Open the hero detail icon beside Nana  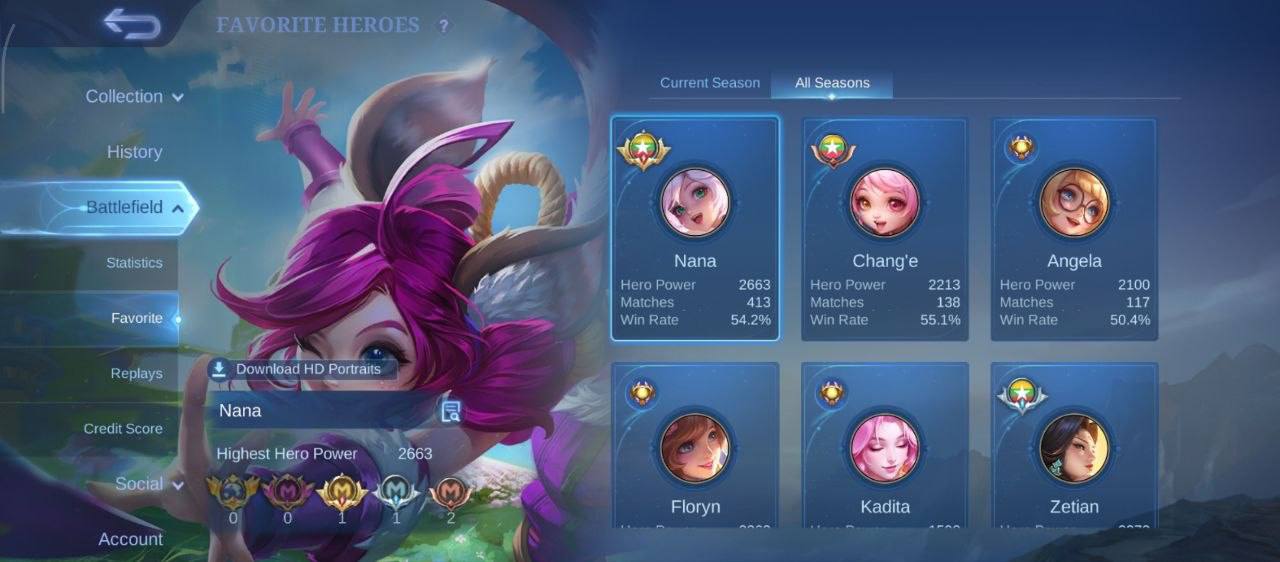pos(450,411)
